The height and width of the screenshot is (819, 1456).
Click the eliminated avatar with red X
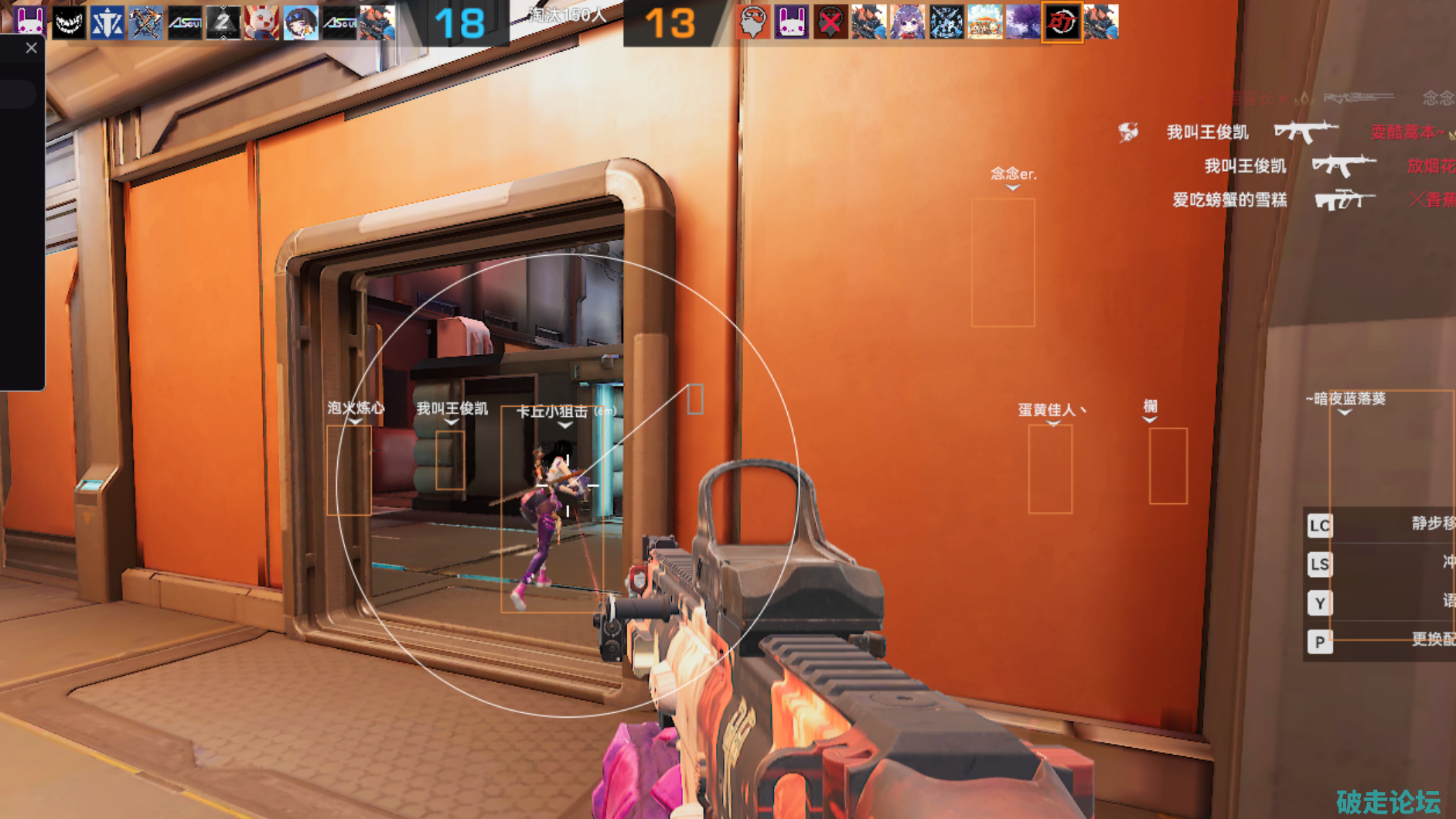[x=830, y=22]
